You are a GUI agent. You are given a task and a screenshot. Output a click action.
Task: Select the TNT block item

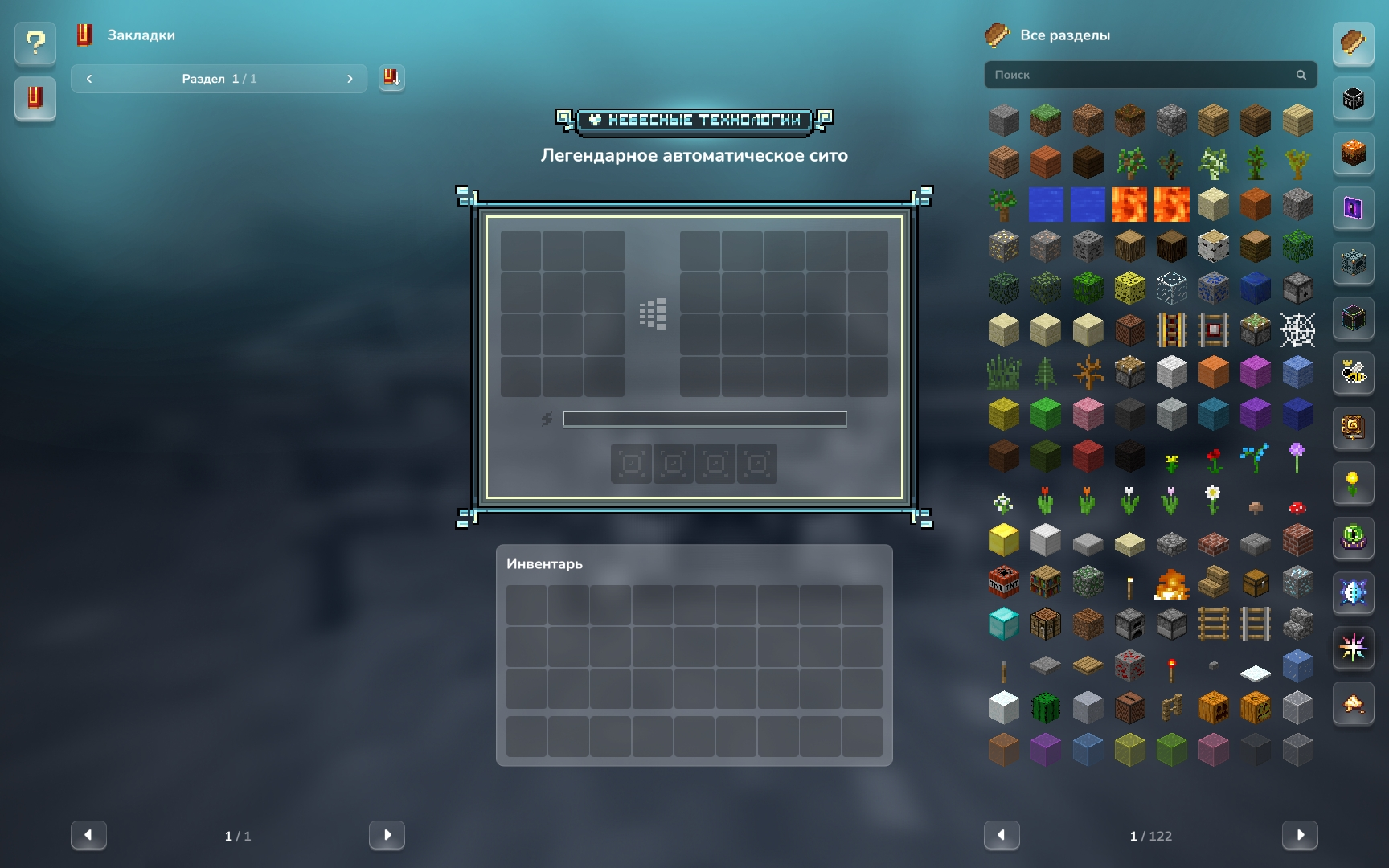point(1003,583)
